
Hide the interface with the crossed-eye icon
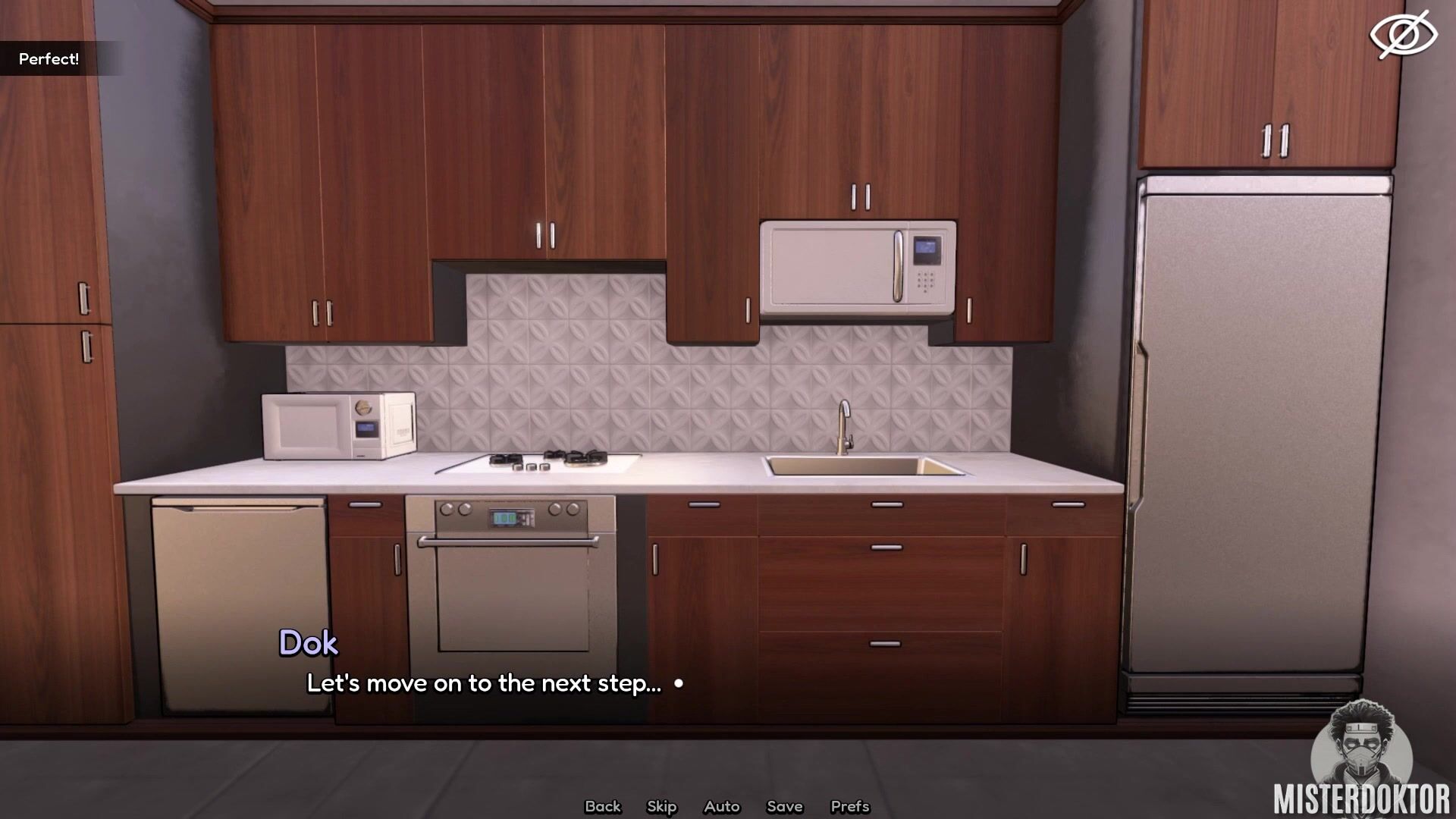click(1402, 35)
